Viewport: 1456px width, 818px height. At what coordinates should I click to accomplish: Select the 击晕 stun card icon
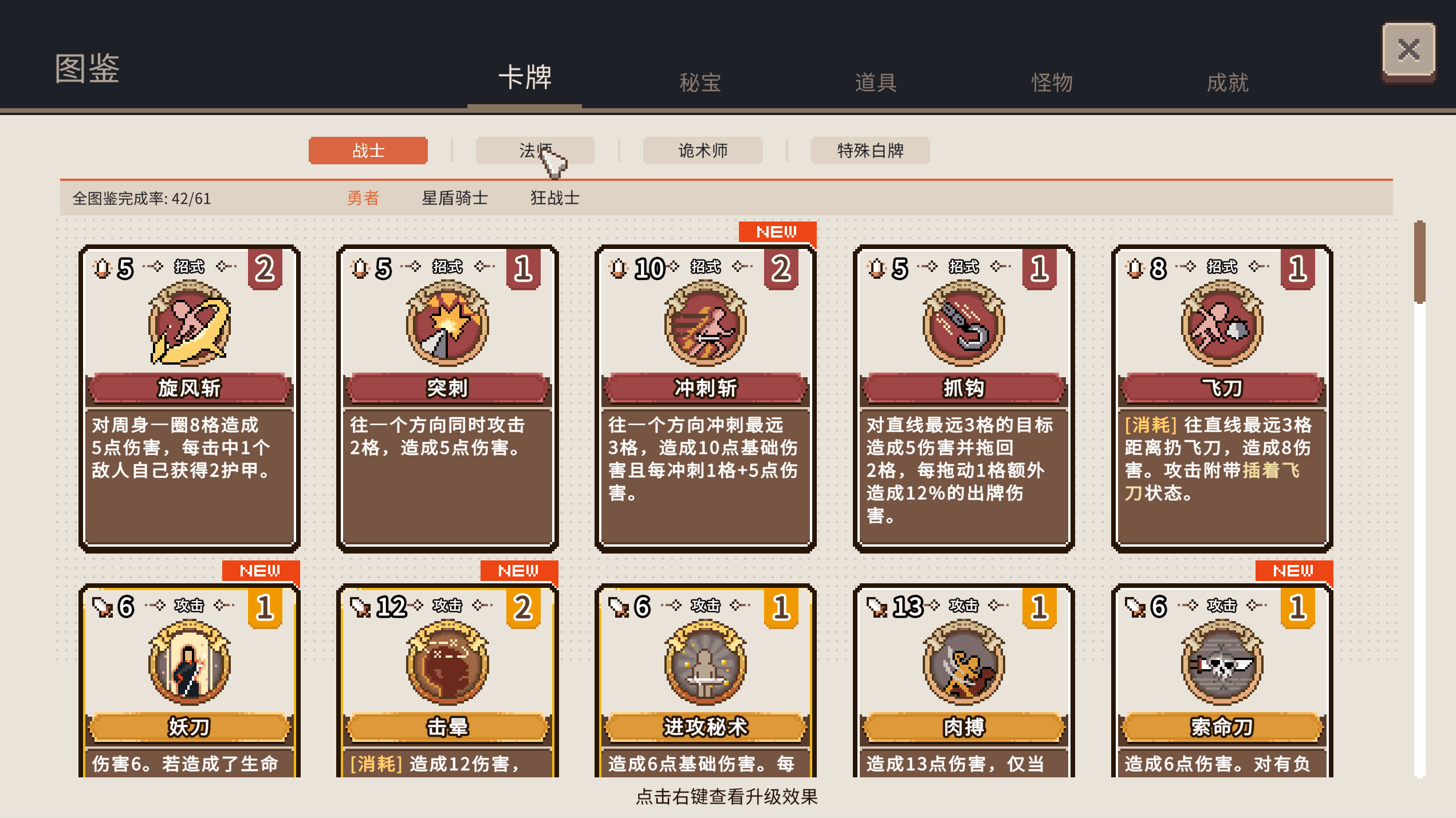click(447, 664)
